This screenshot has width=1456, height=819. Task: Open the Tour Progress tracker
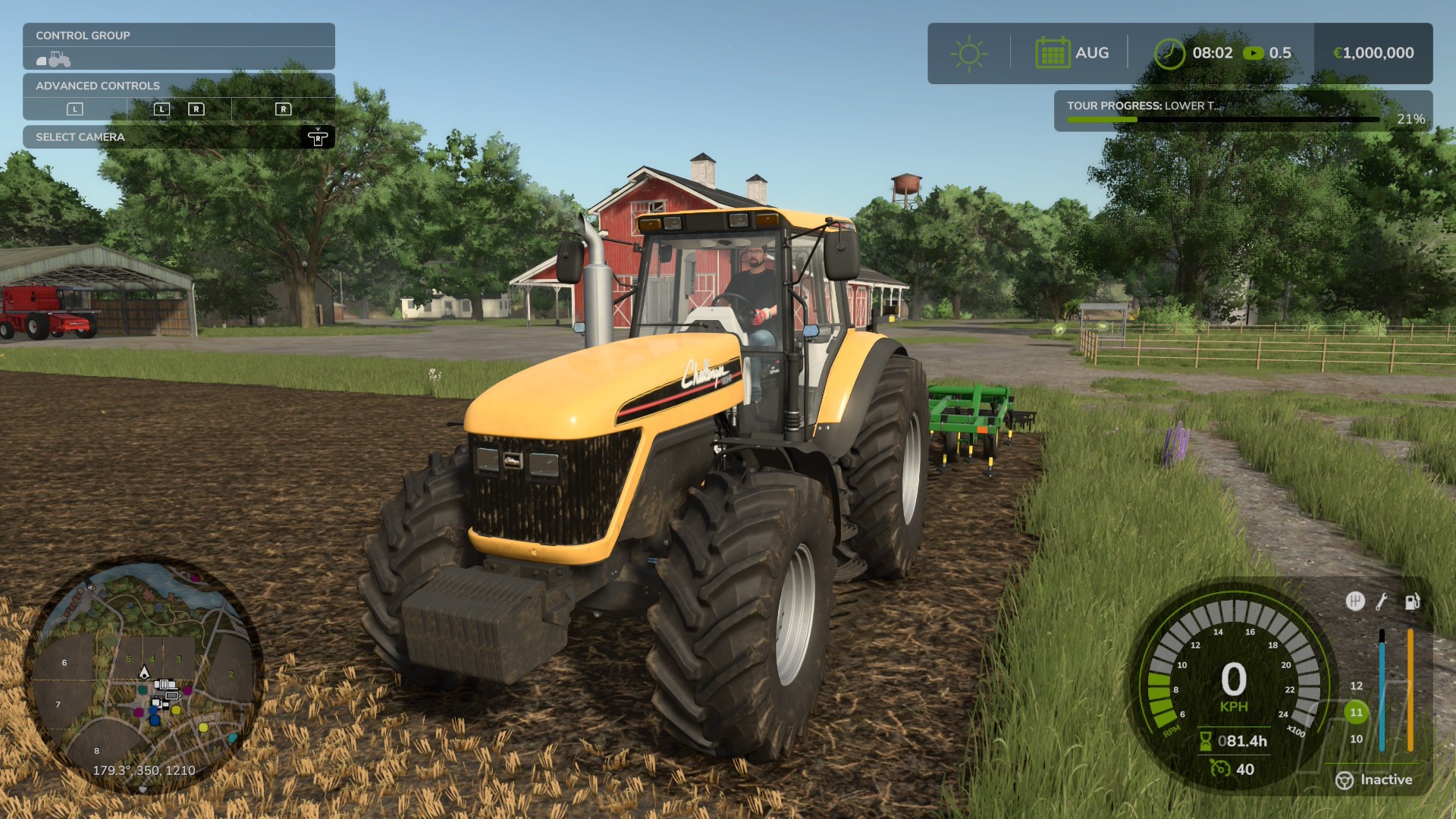(x=1242, y=111)
